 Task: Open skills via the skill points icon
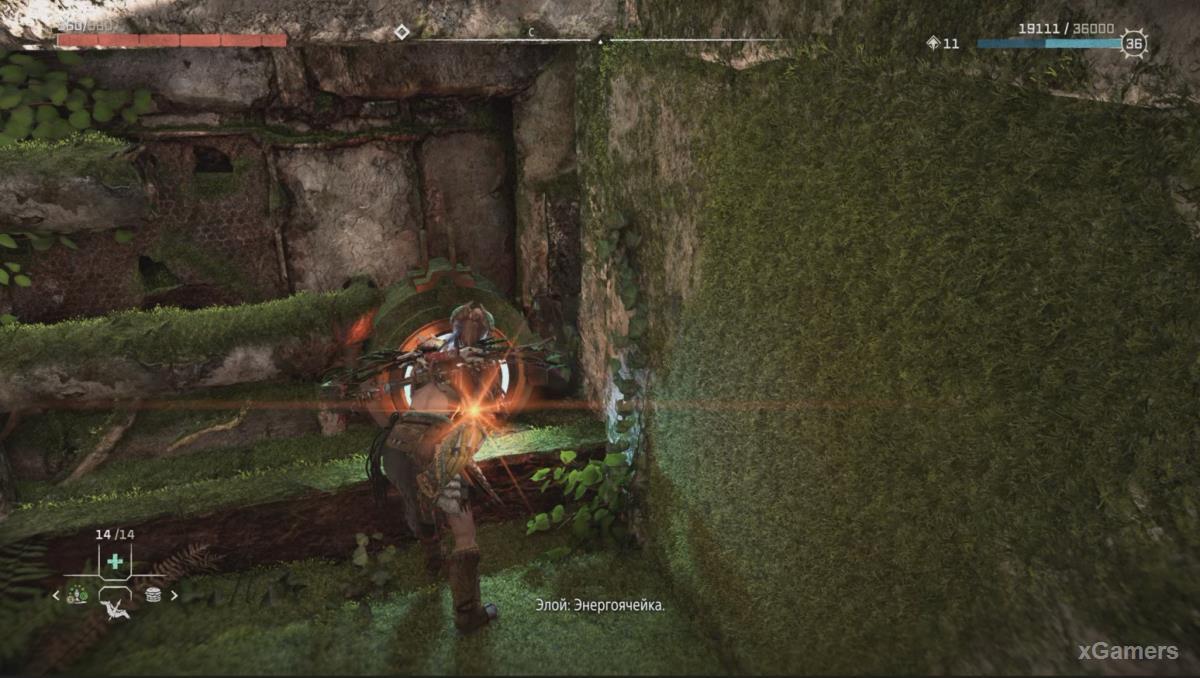click(x=933, y=43)
